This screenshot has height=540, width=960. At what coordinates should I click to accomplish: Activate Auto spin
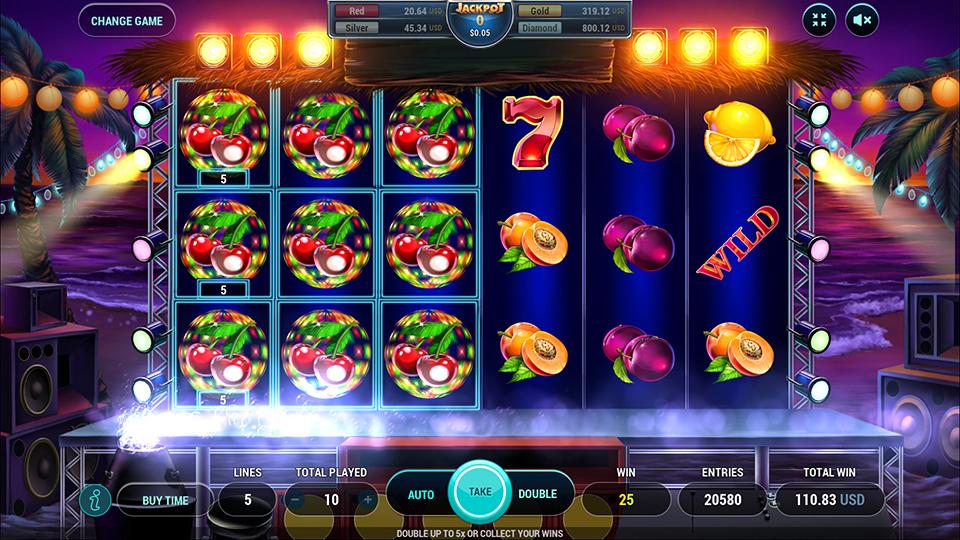click(421, 494)
